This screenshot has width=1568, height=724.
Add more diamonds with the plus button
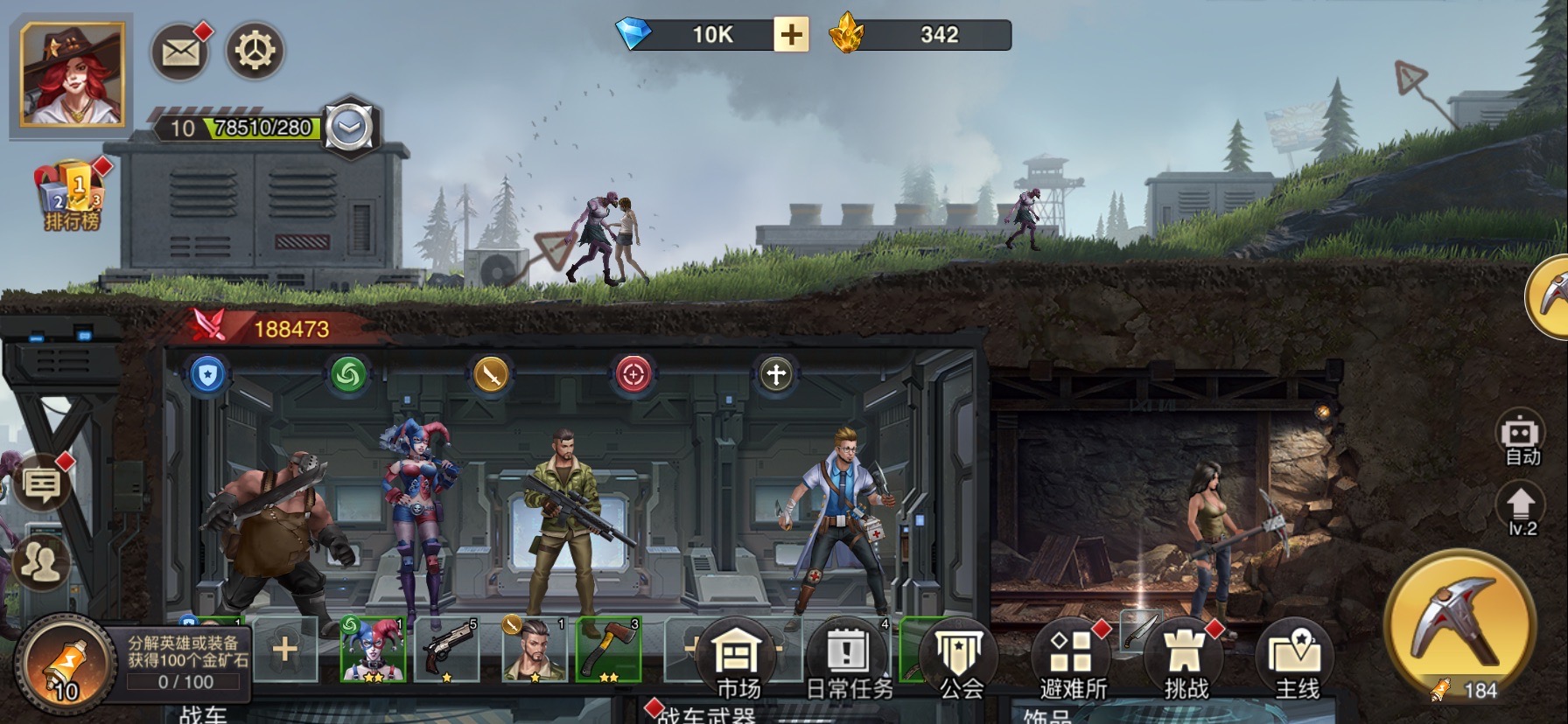790,35
